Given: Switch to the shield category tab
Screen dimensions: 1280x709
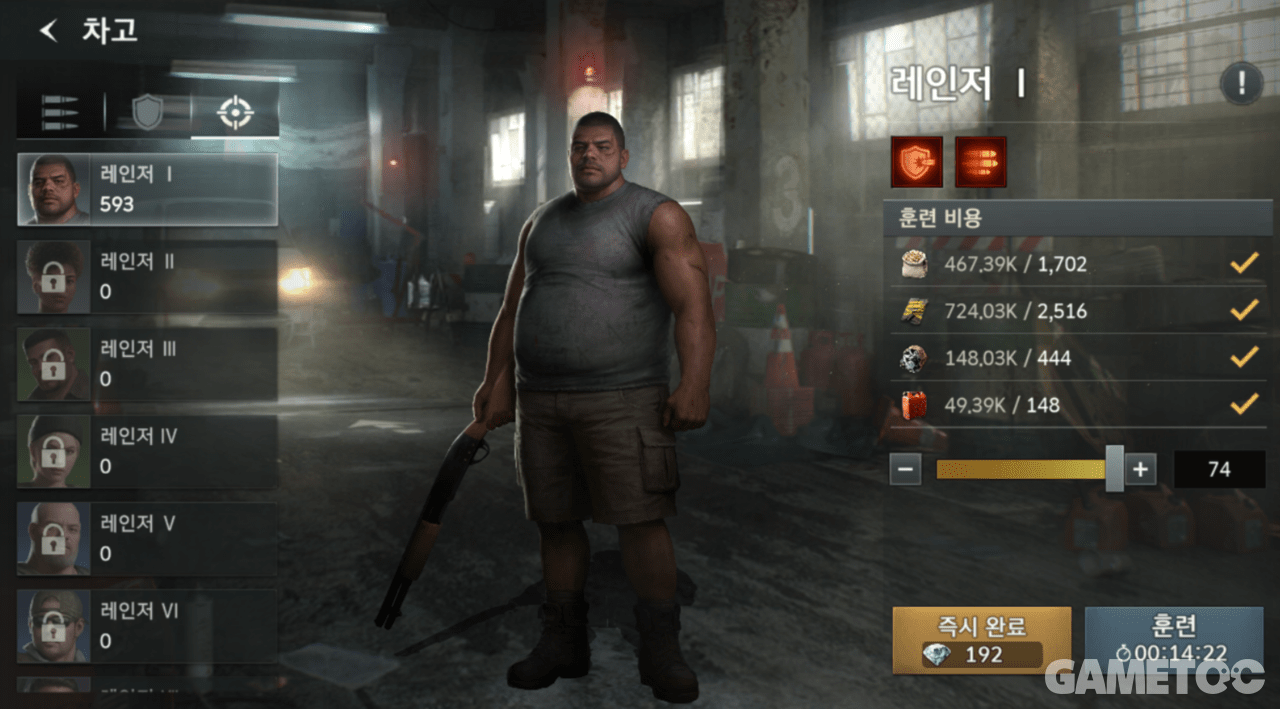Looking at the screenshot, I should point(147,113).
